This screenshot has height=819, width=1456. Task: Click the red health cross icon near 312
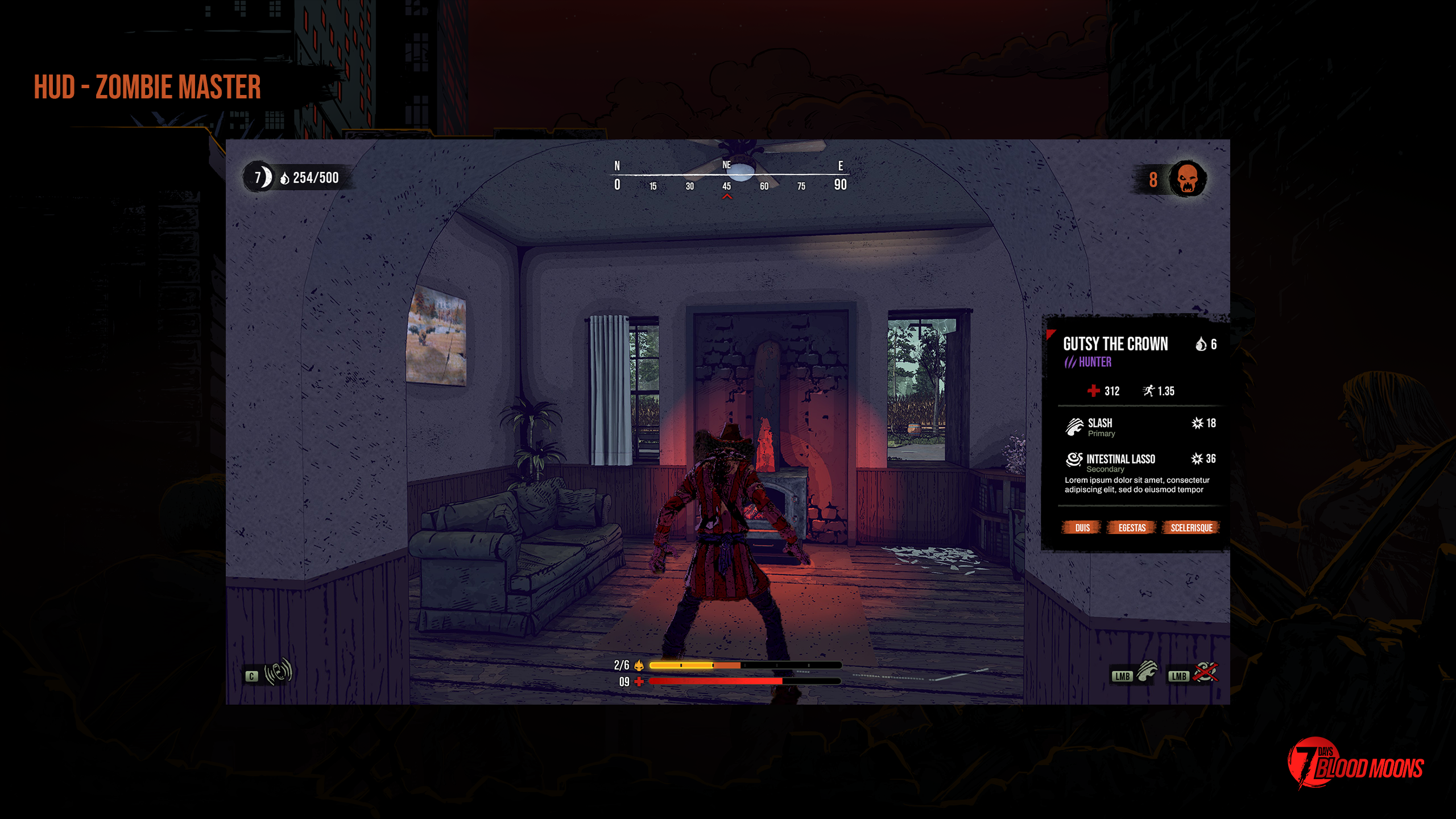point(1093,391)
